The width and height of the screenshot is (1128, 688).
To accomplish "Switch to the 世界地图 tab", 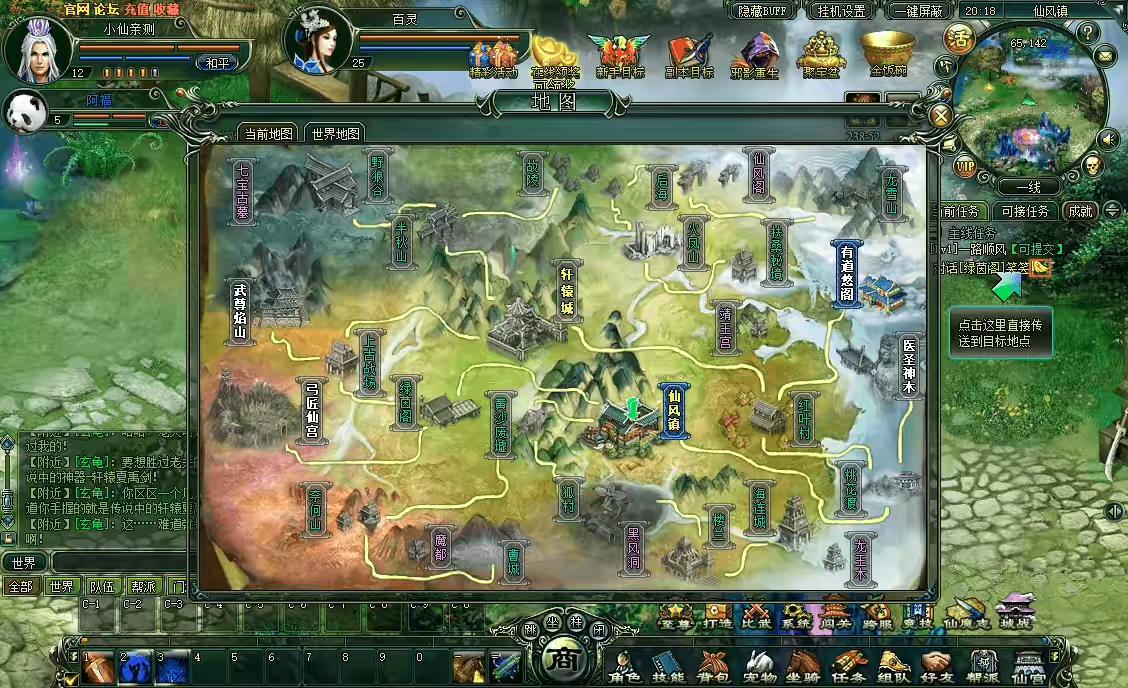I will [335, 133].
